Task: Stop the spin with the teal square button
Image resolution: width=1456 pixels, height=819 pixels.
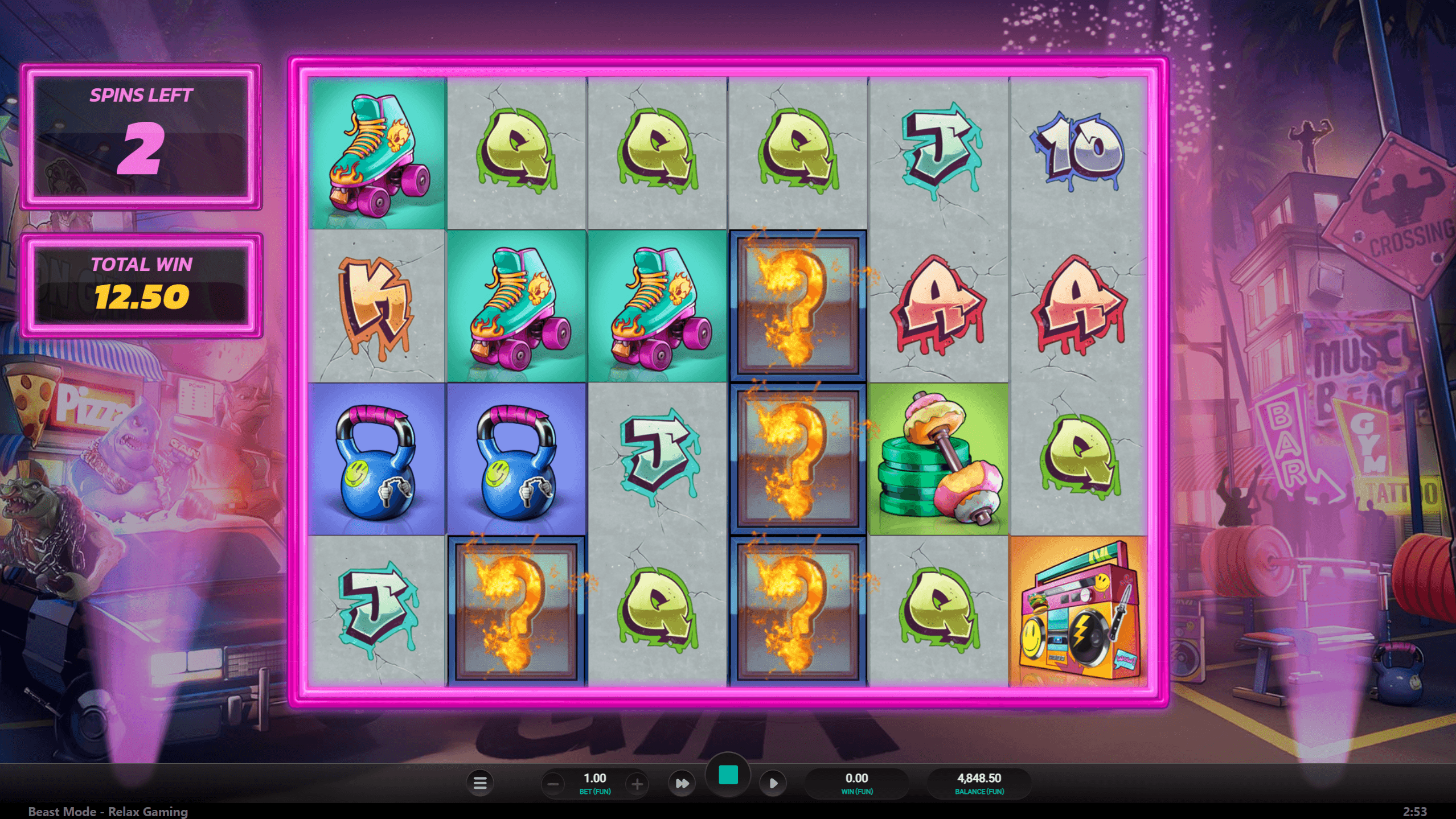Action: [x=728, y=775]
